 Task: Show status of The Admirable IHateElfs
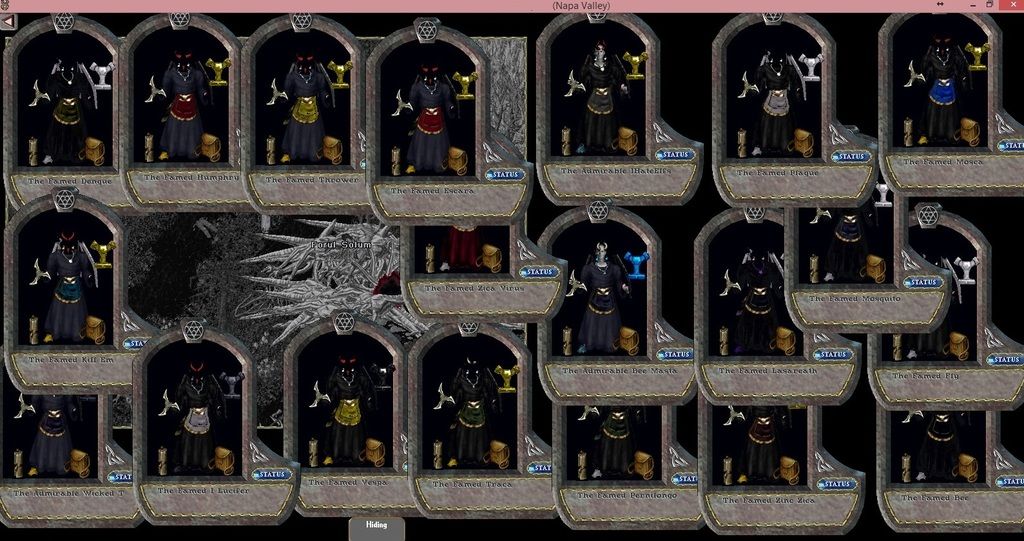(676, 155)
